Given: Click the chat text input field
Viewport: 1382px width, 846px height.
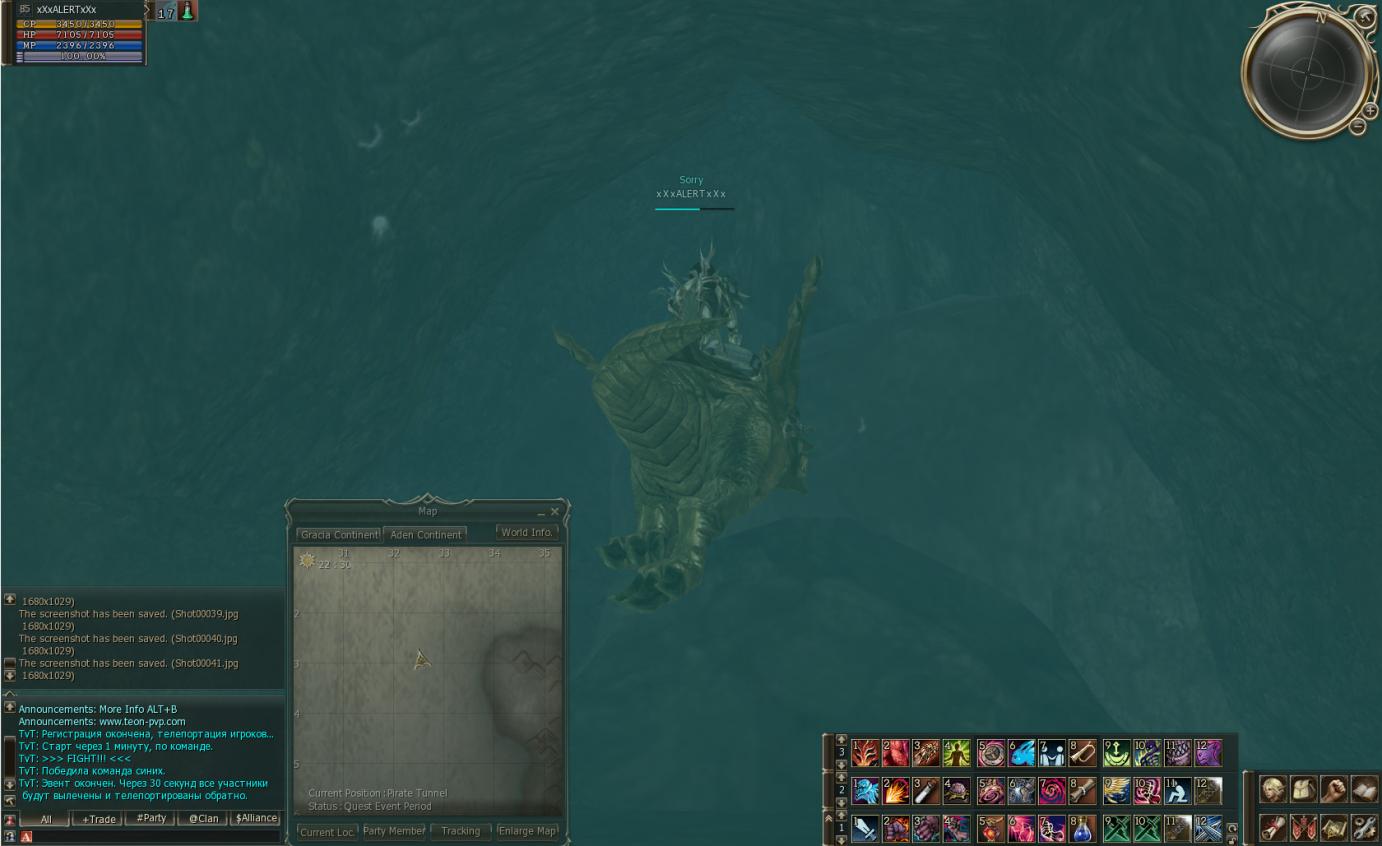Looking at the screenshot, I should click(x=150, y=837).
